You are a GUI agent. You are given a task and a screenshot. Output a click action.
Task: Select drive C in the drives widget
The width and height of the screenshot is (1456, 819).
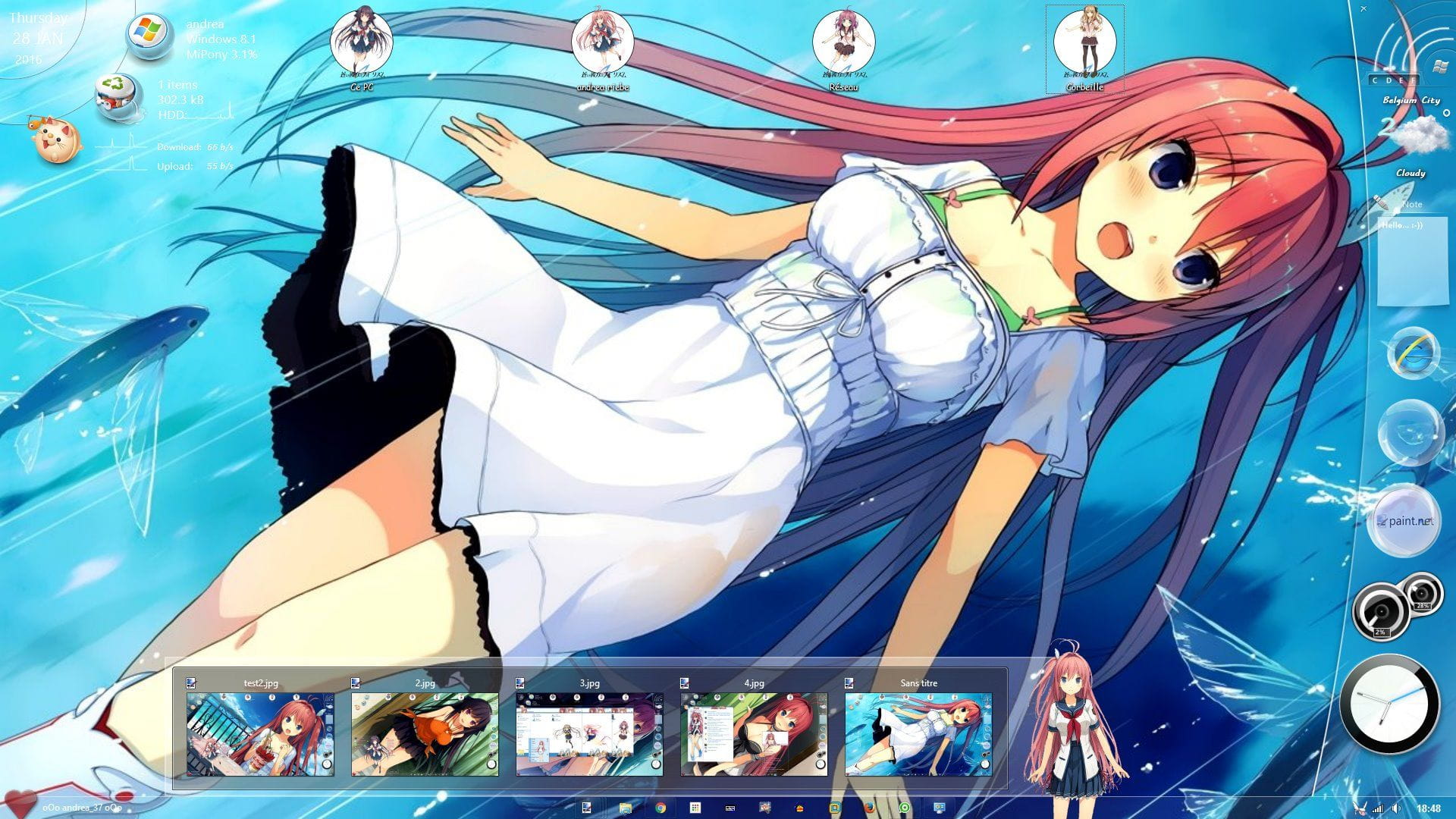pyautogui.click(x=1375, y=80)
